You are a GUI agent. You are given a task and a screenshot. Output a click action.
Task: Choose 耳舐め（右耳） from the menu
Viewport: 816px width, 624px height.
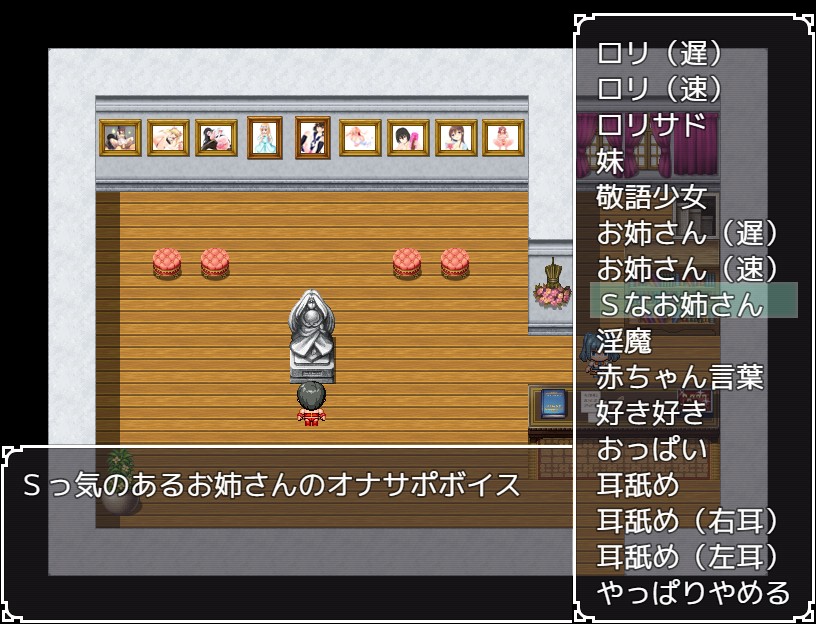click(687, 521)
